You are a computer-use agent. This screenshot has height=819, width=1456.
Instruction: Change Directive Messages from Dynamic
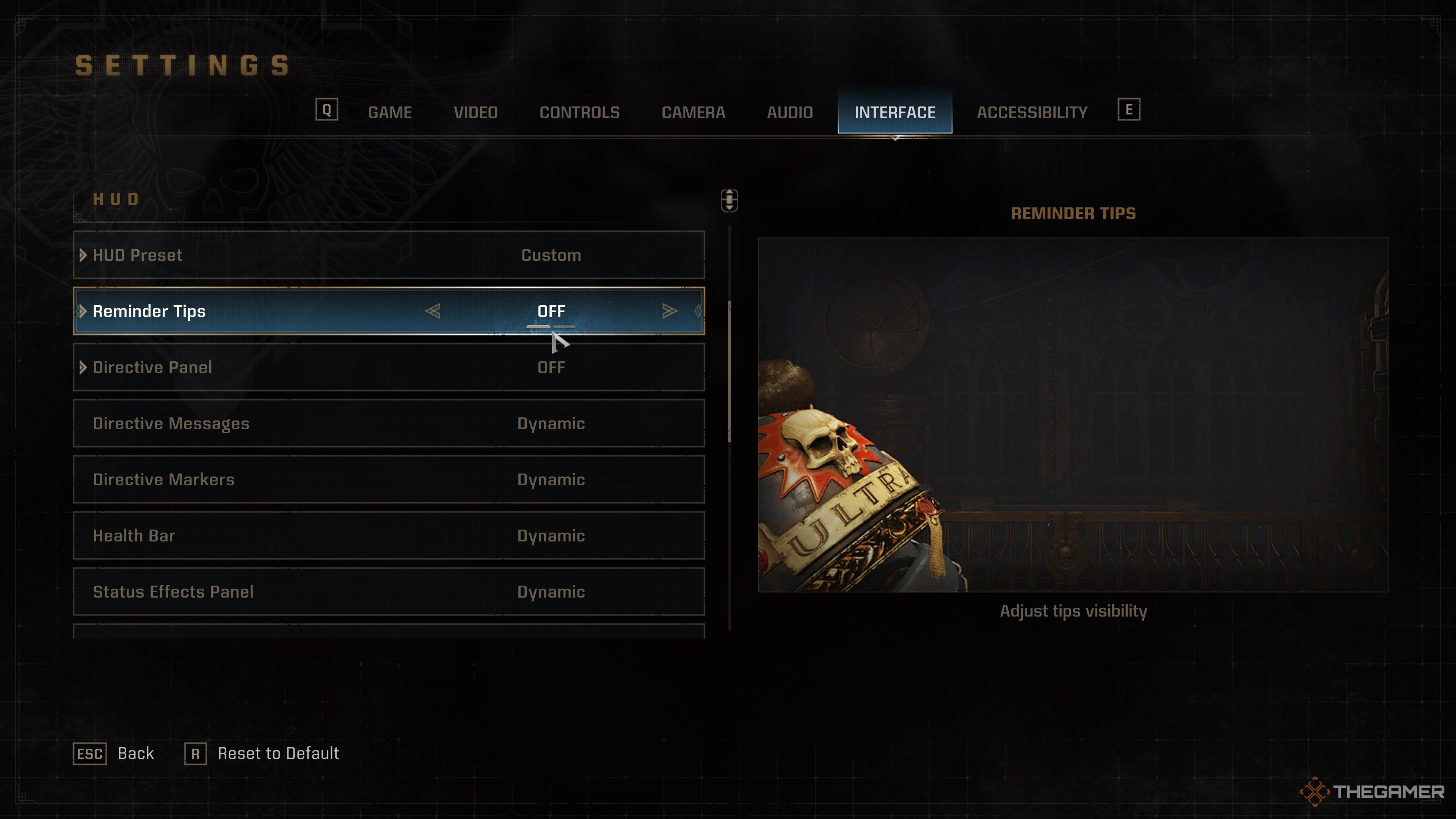(551, 424)
